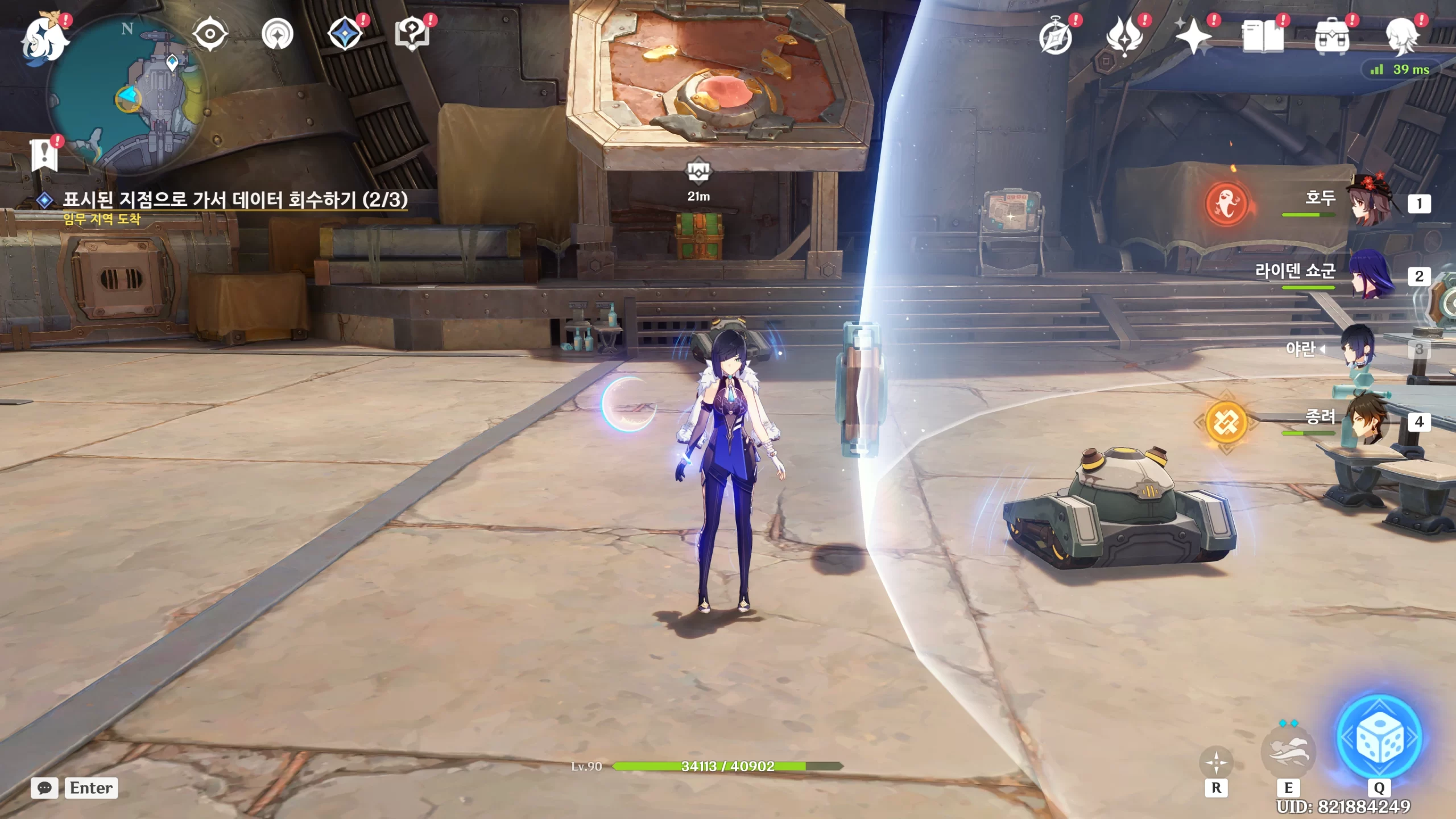Activate the blue dice elemental burst
The height and width of the screenshot is (819, 1456).
coord(1379,738)
